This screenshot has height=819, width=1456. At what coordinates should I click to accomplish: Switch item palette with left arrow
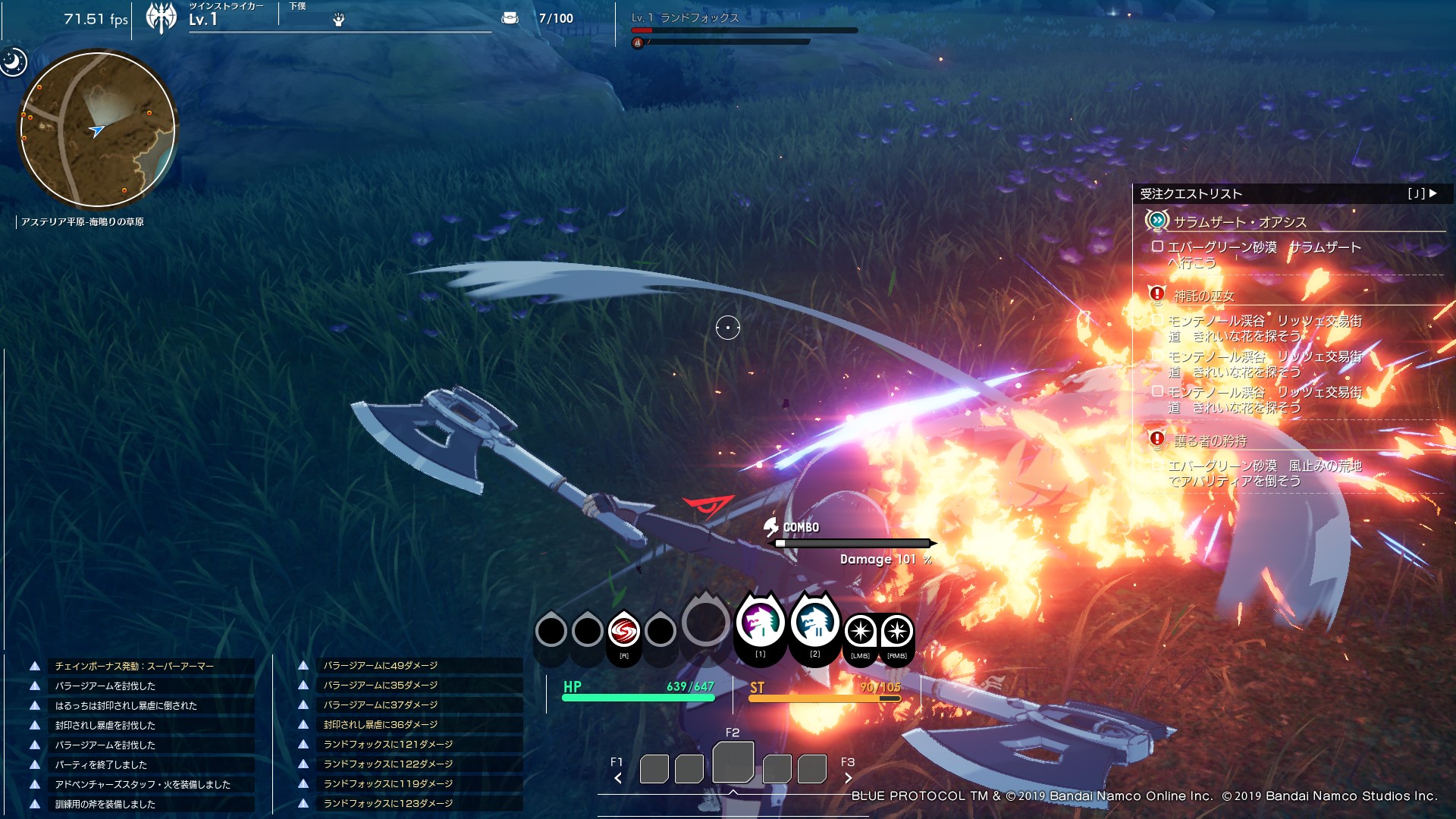(618, 778)
